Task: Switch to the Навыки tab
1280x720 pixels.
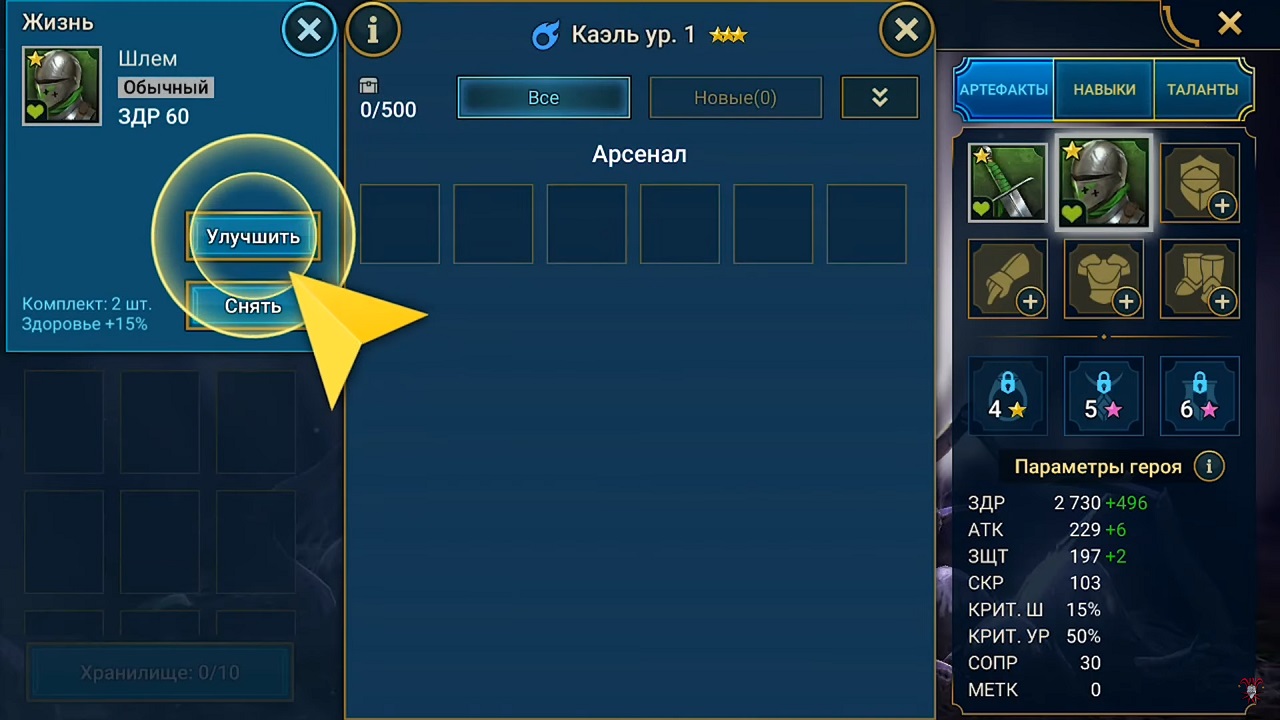Action: pyautogui.click(x=1104, y=89)
